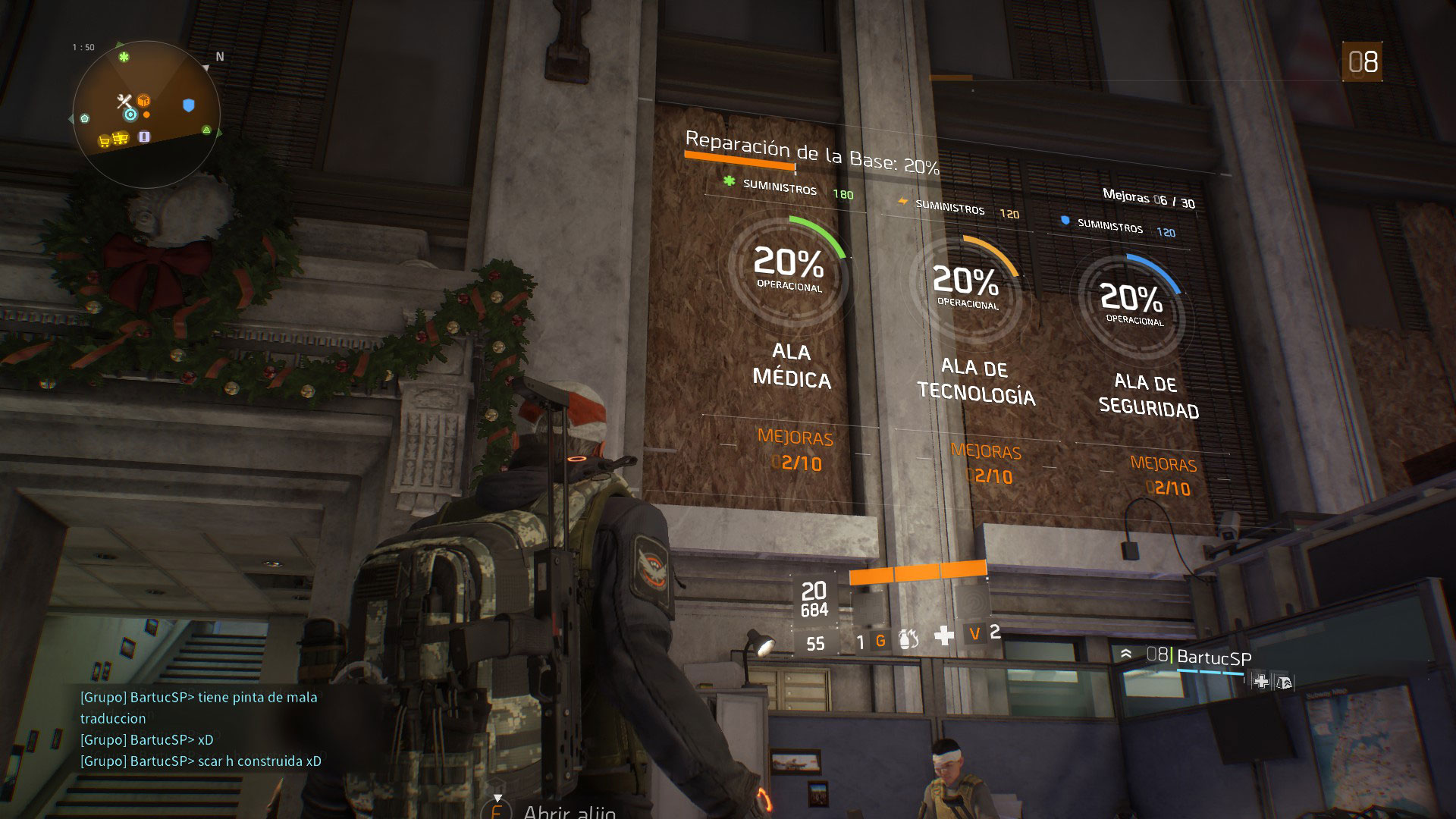Click the circular minimap
1456x819 pixels.
coord(146,112)
